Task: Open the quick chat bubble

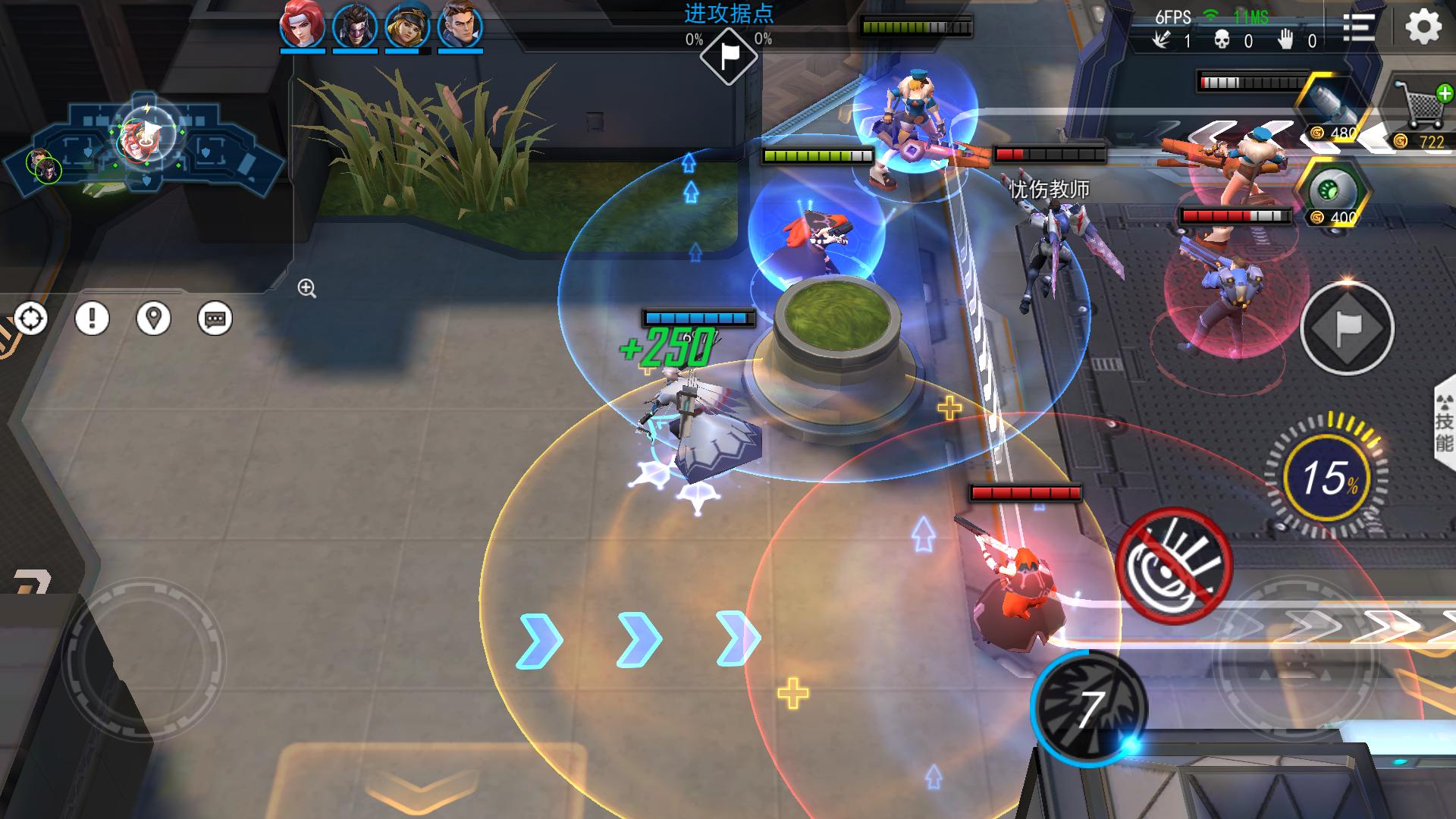Action: 215,318
